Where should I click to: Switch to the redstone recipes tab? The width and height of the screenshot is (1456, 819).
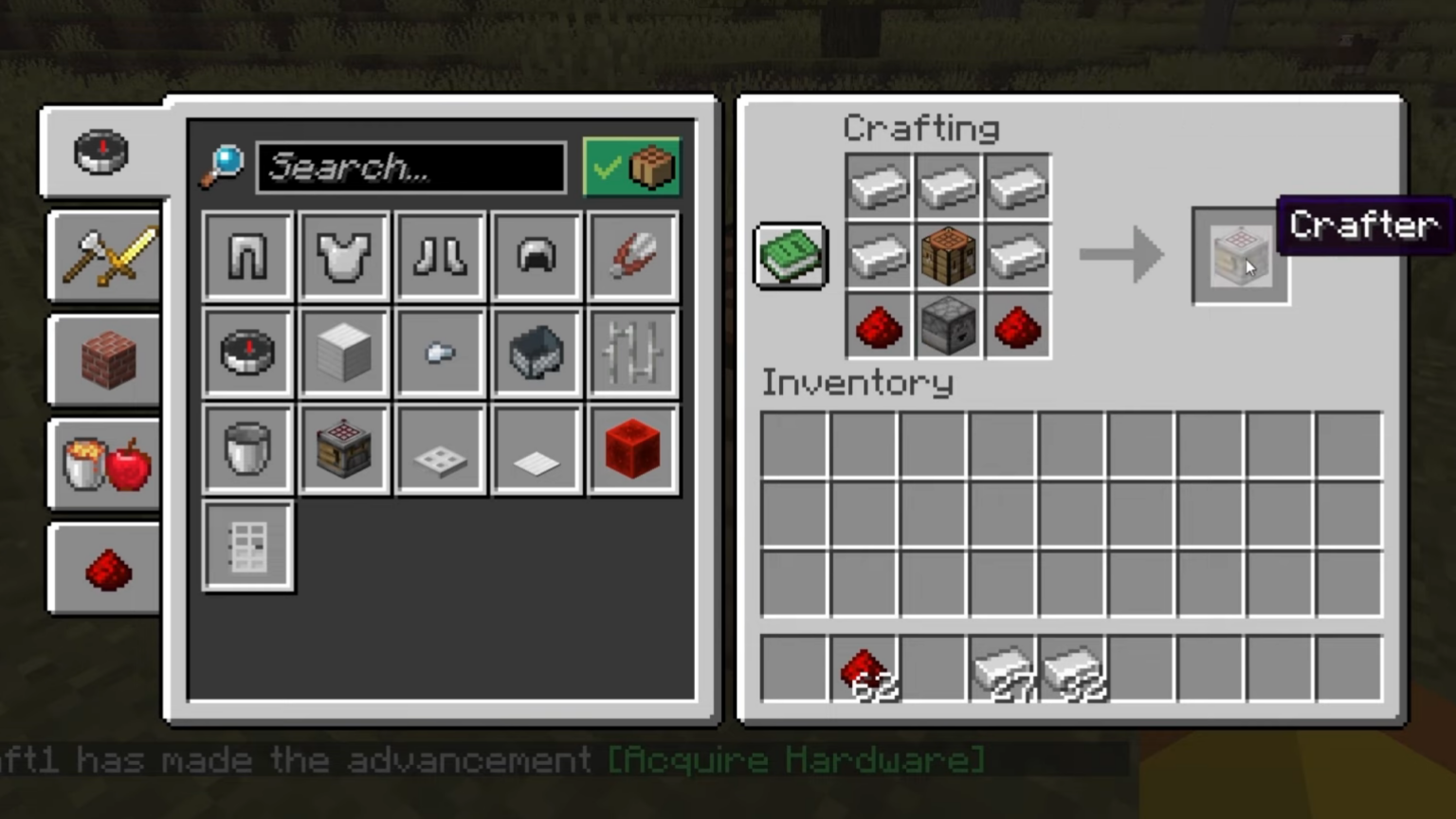tap(104, 567)
